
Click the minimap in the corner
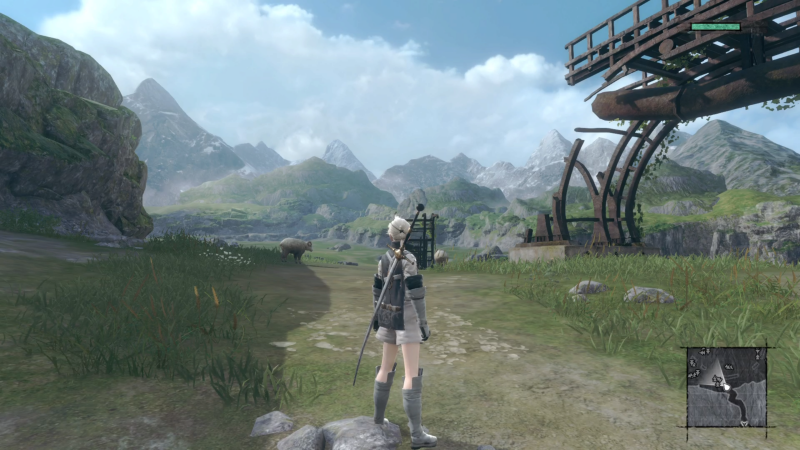pyautogui.click(x=727, y=387)
